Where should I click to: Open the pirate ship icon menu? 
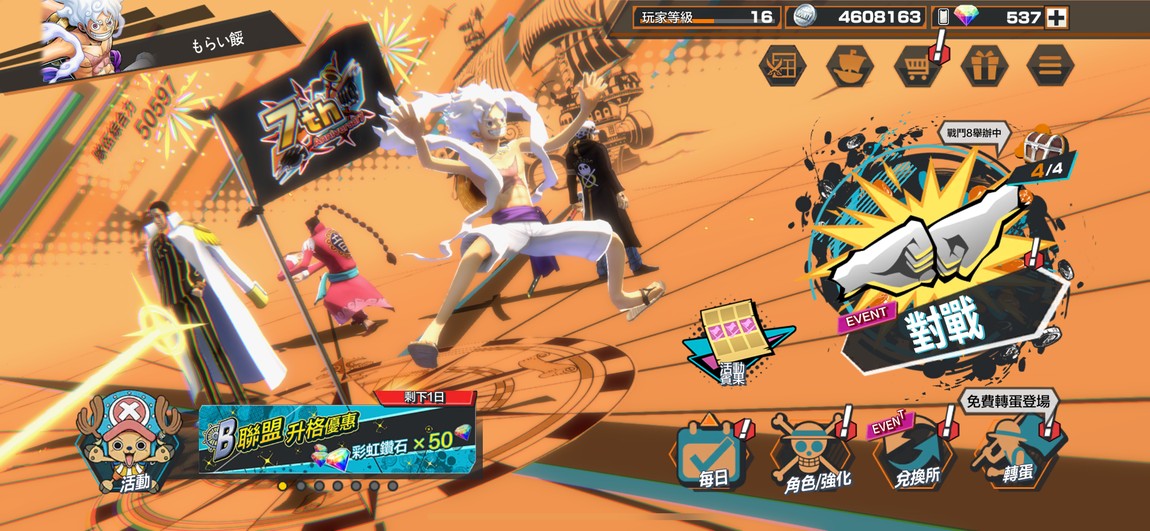(x=849, y=66)
